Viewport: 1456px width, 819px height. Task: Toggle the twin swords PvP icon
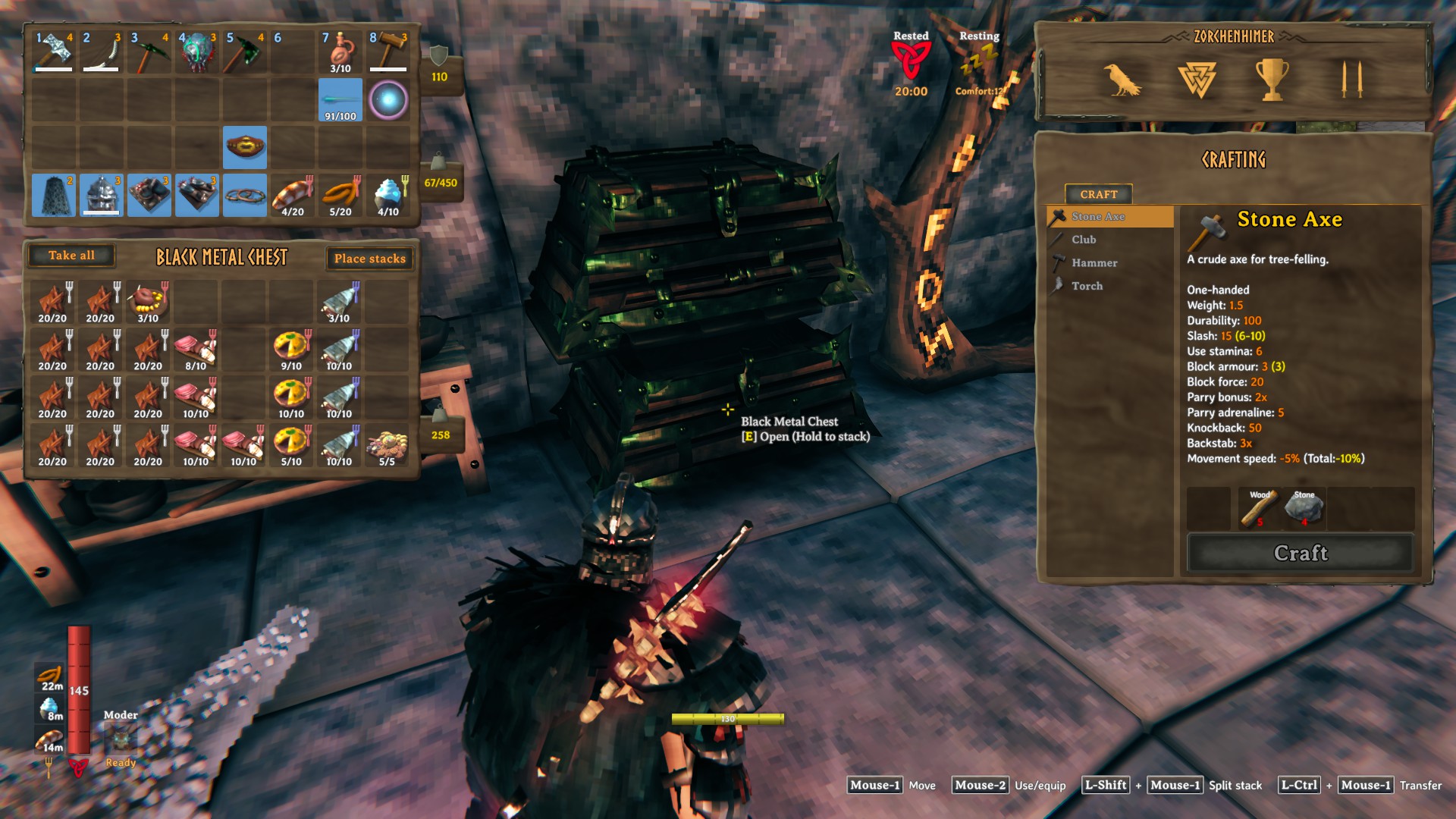point(1351,80)
